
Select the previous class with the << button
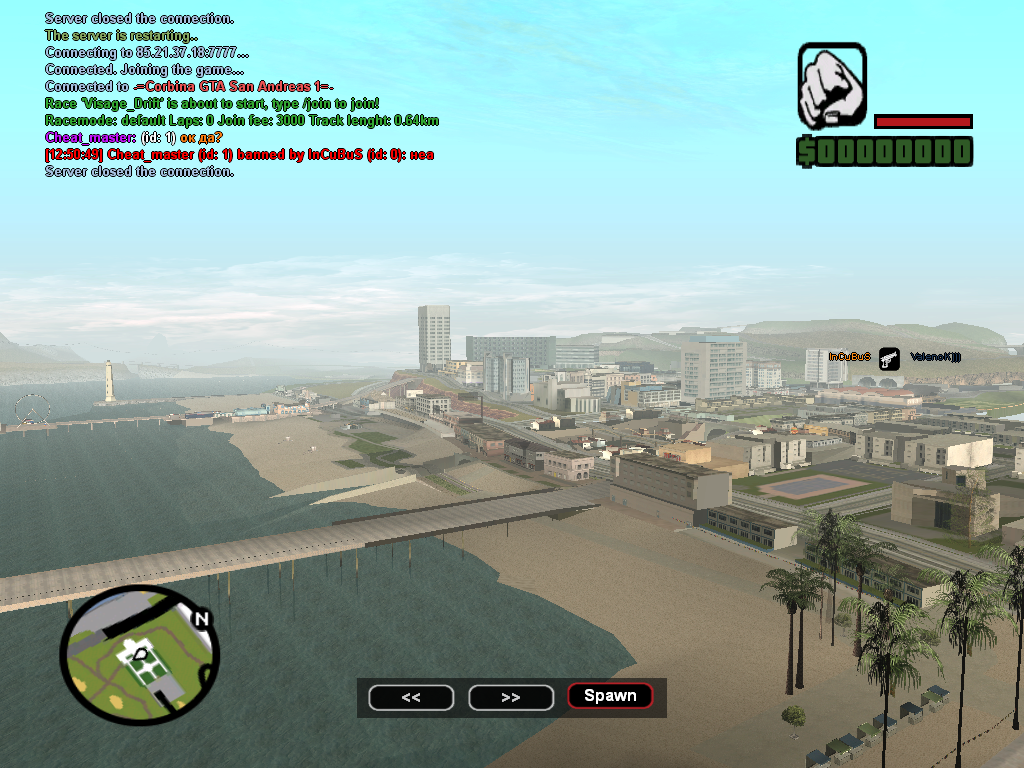pyautogui.click(x=411, y=697)
